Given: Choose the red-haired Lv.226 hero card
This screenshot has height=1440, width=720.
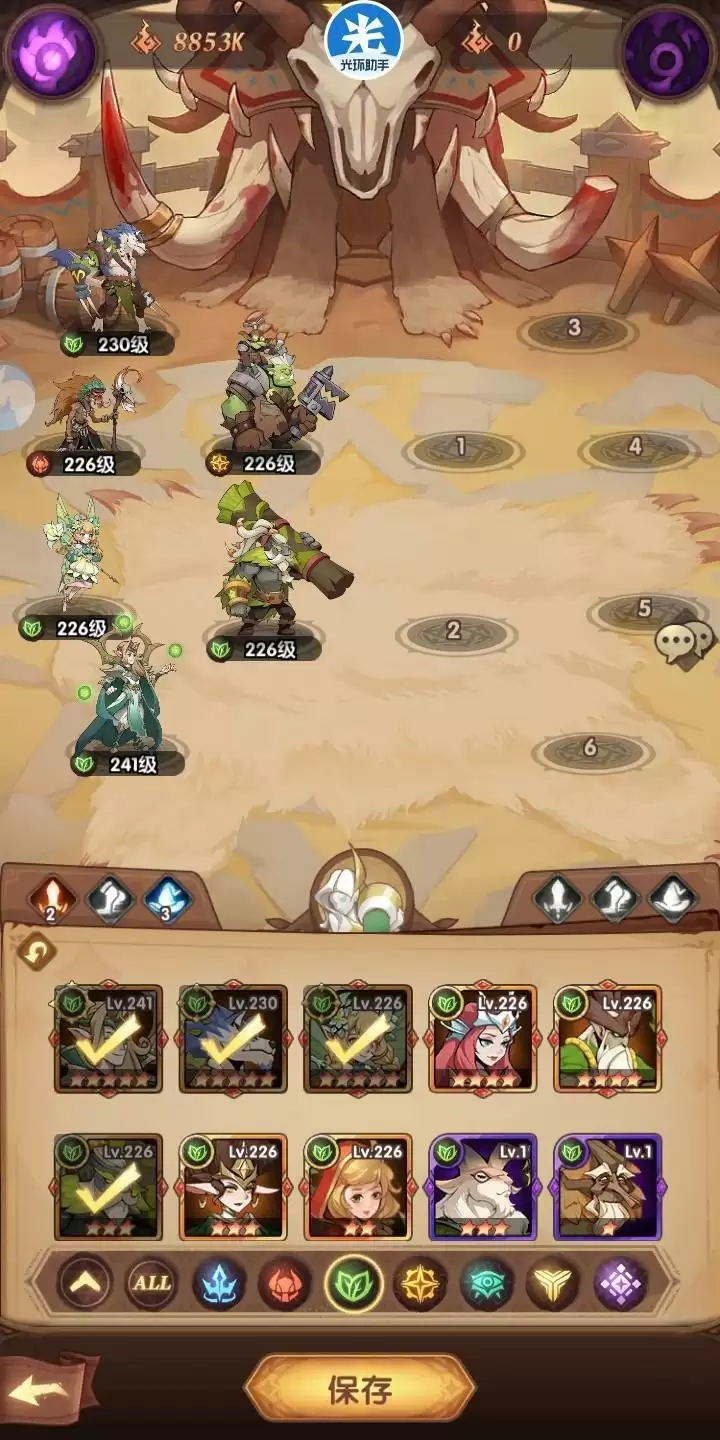Looking at the screenshot, I should click(483, 1038).
